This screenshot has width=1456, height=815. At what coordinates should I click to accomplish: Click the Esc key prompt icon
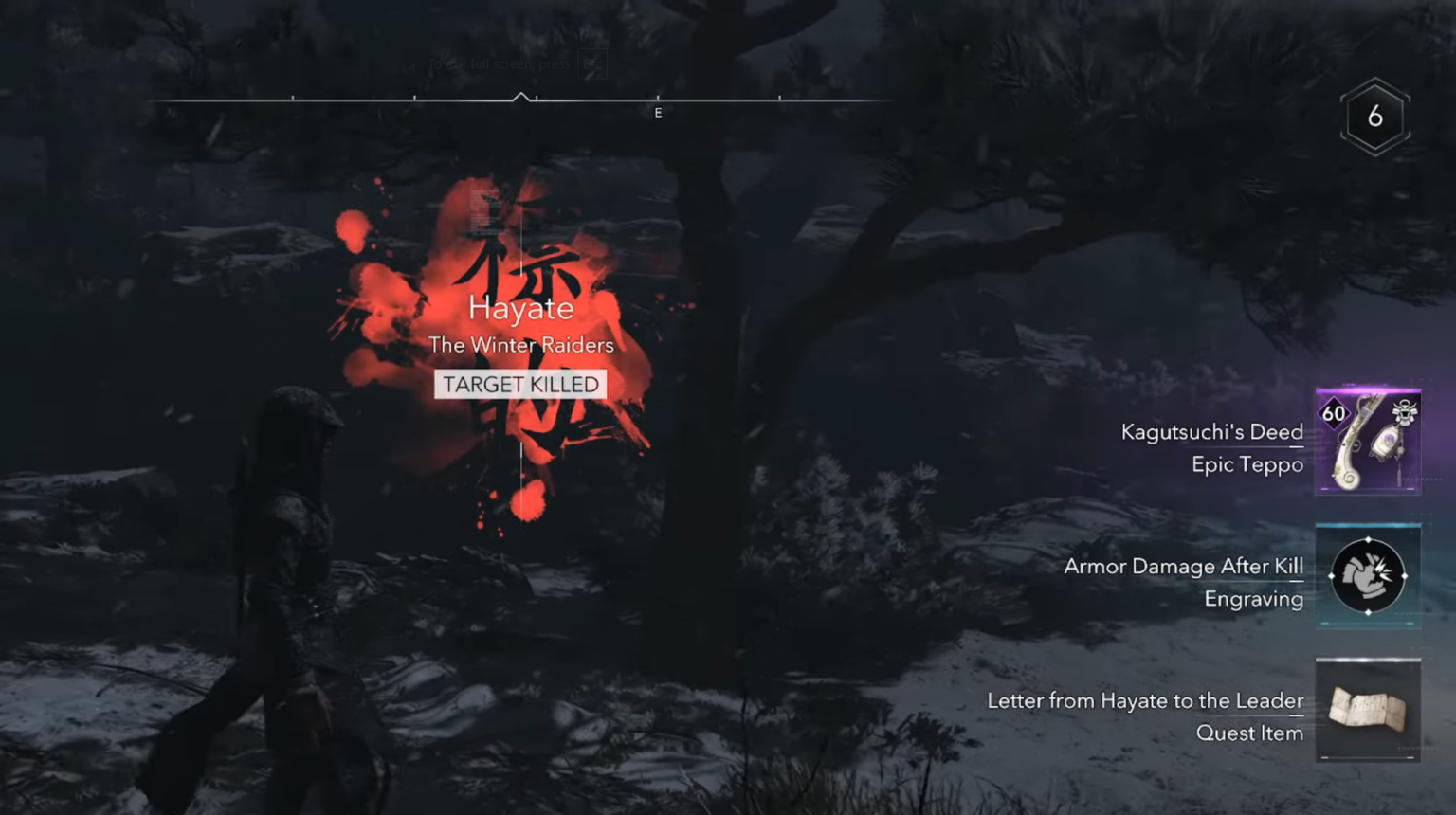click(592, 63)
